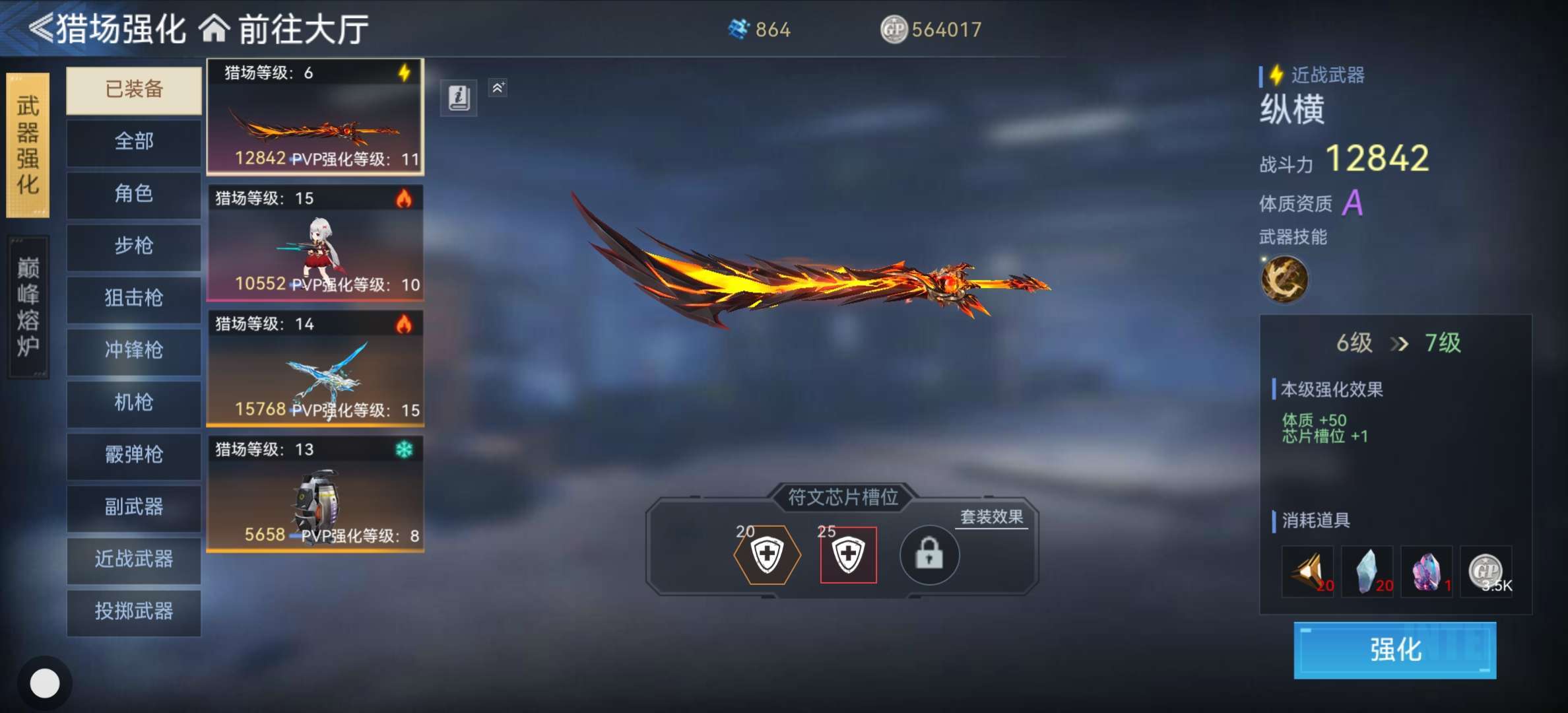This screenshot has width=1568, height=713.
Task: Confirm upgrade with the 强化 button
Action: pyautogui.click(x=1394, y=650)
